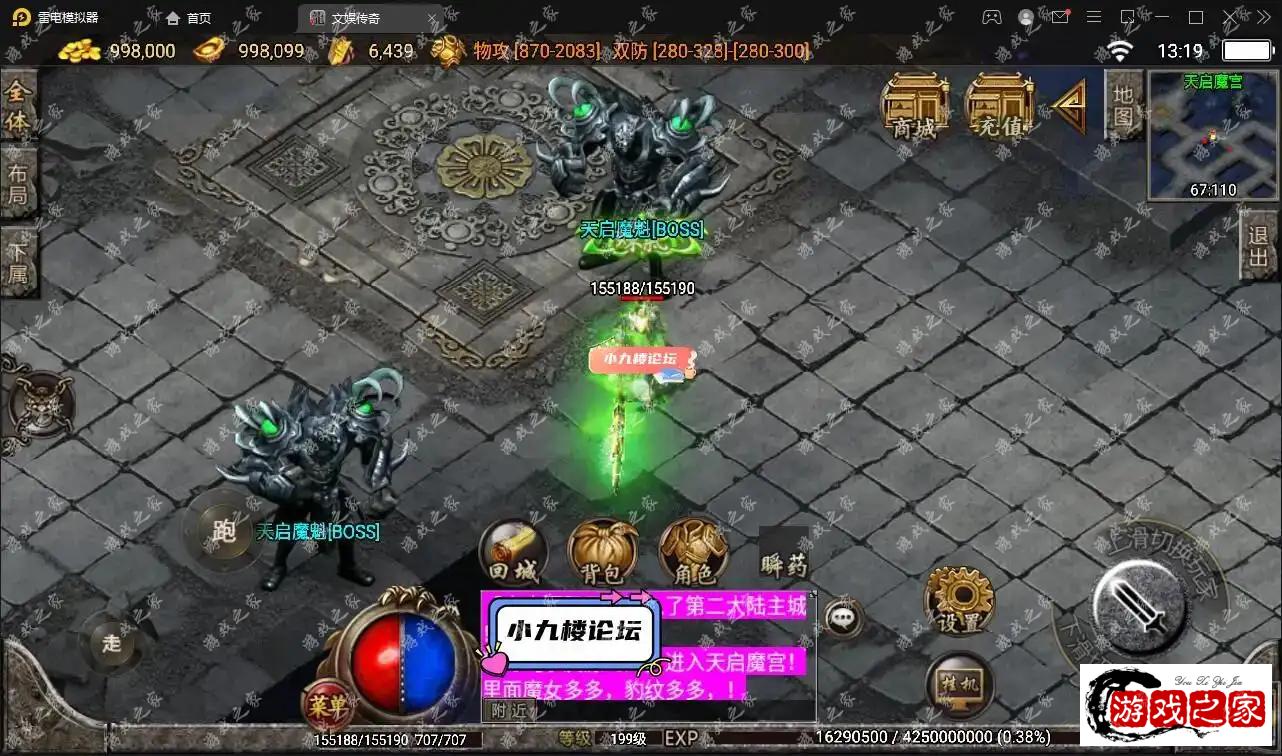The width and height of the screenshot is (1282, 756).
Task: Toggle the chat bubble beside the chat panel
Action: (x=843, y=618)
